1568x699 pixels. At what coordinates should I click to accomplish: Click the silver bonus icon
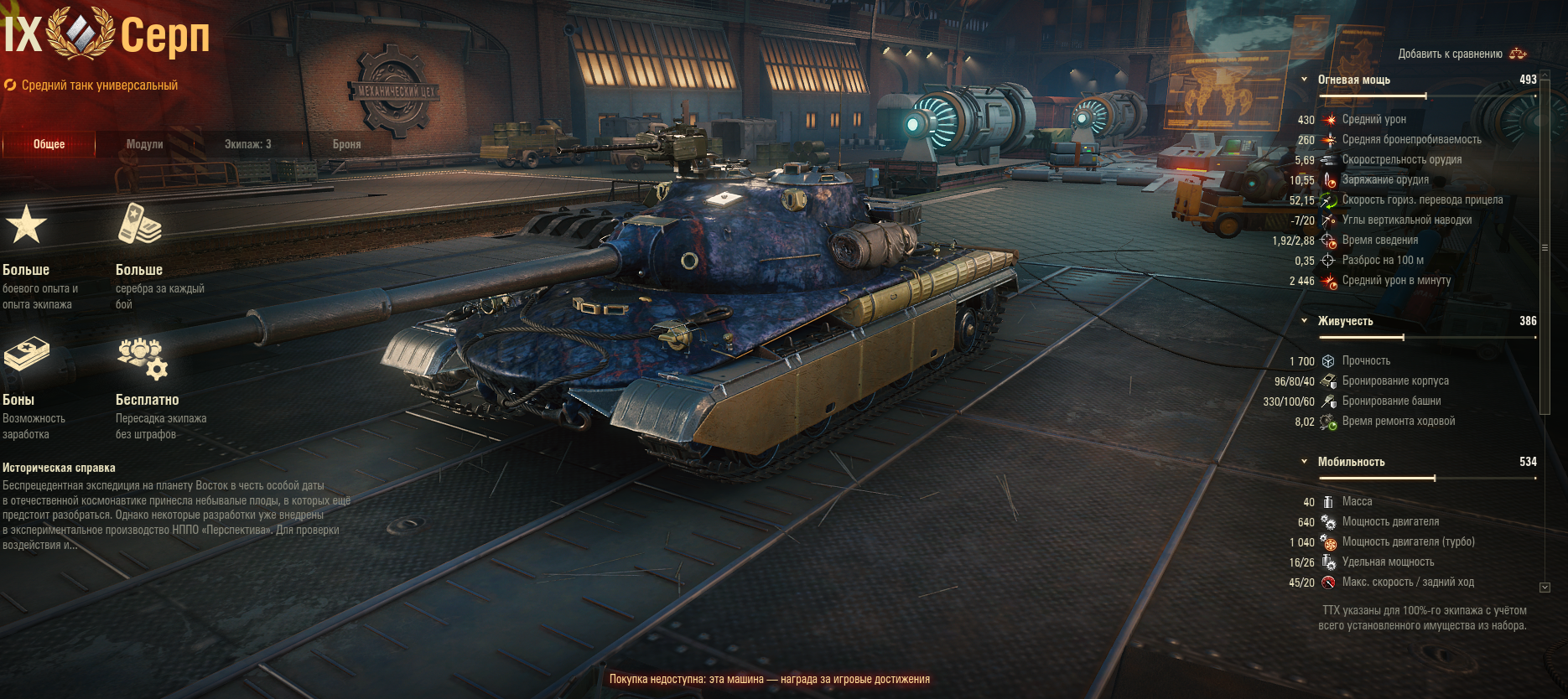(x=139, y=225)
